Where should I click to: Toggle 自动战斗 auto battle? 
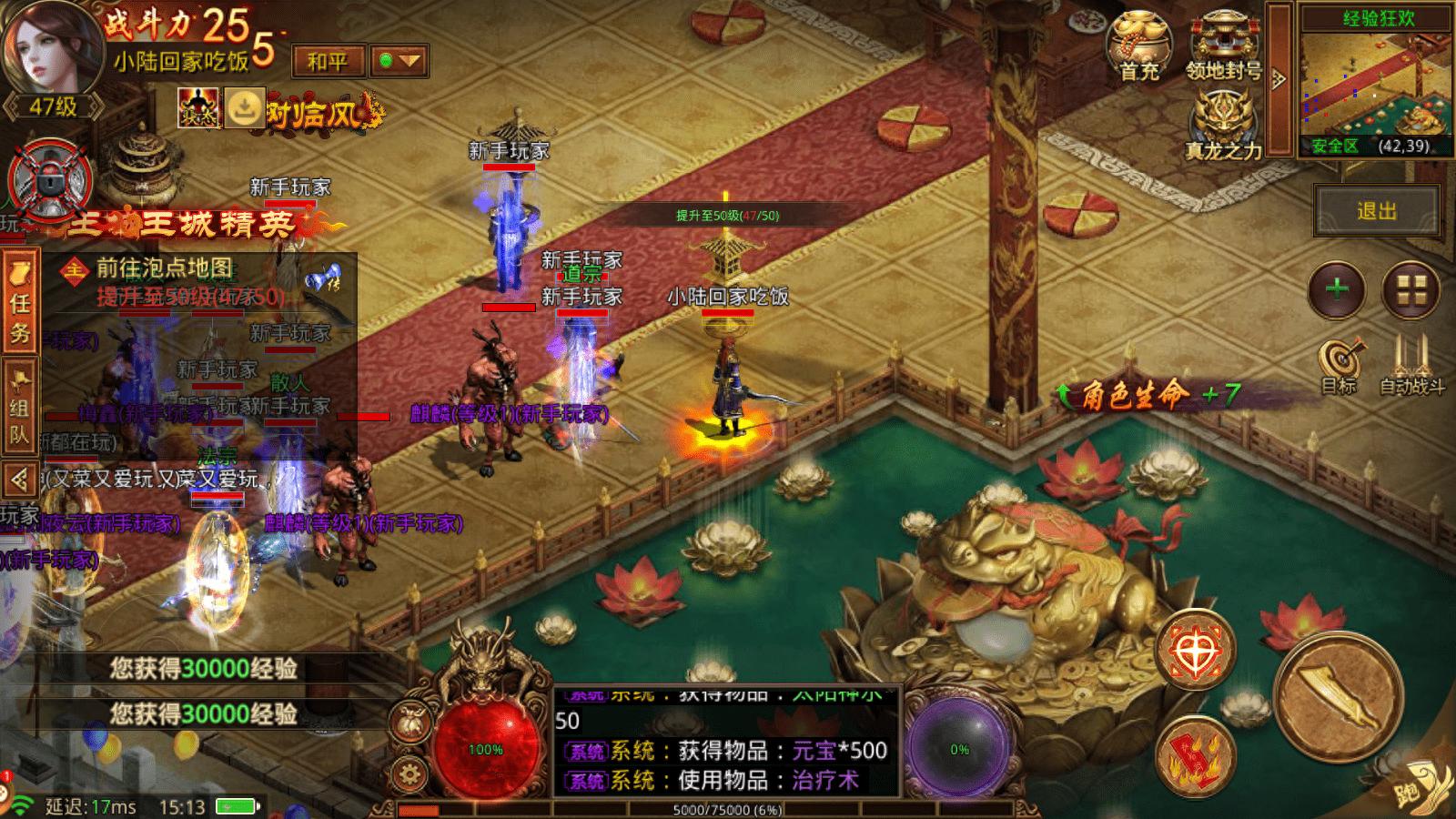(1411, 366)
